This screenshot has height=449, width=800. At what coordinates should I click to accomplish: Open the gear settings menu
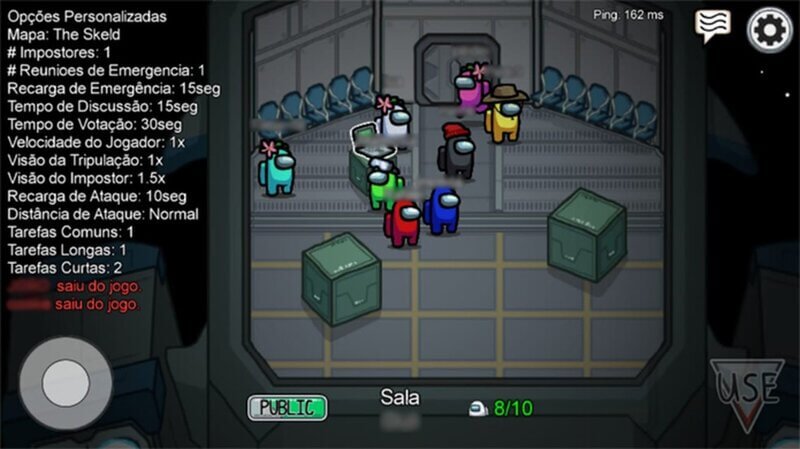click(770, 29)
